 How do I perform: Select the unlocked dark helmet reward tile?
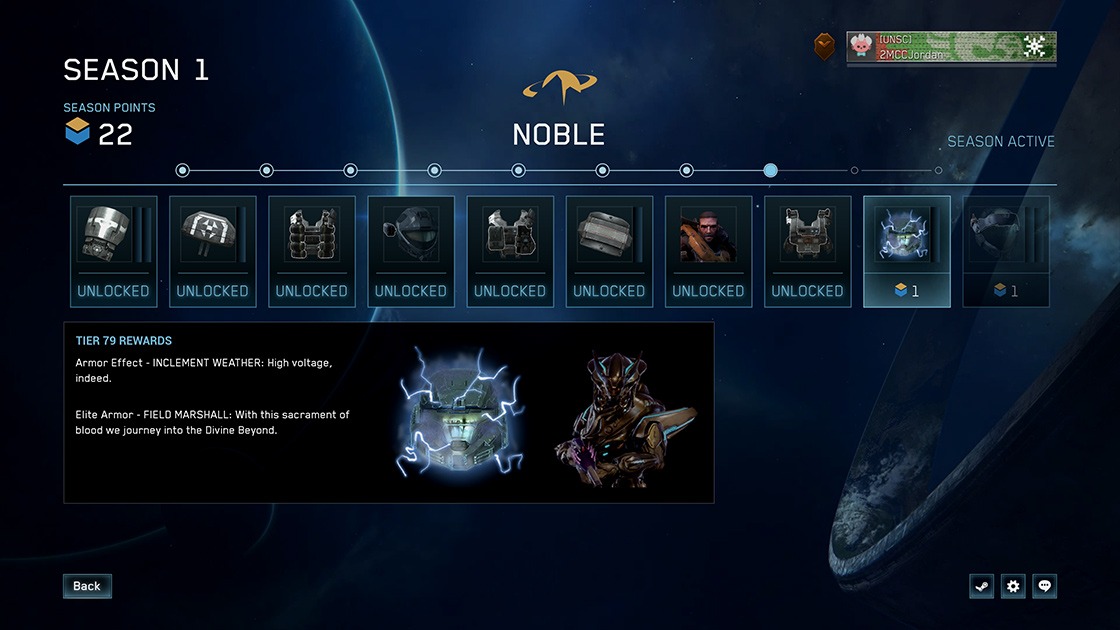click(411, 251)
